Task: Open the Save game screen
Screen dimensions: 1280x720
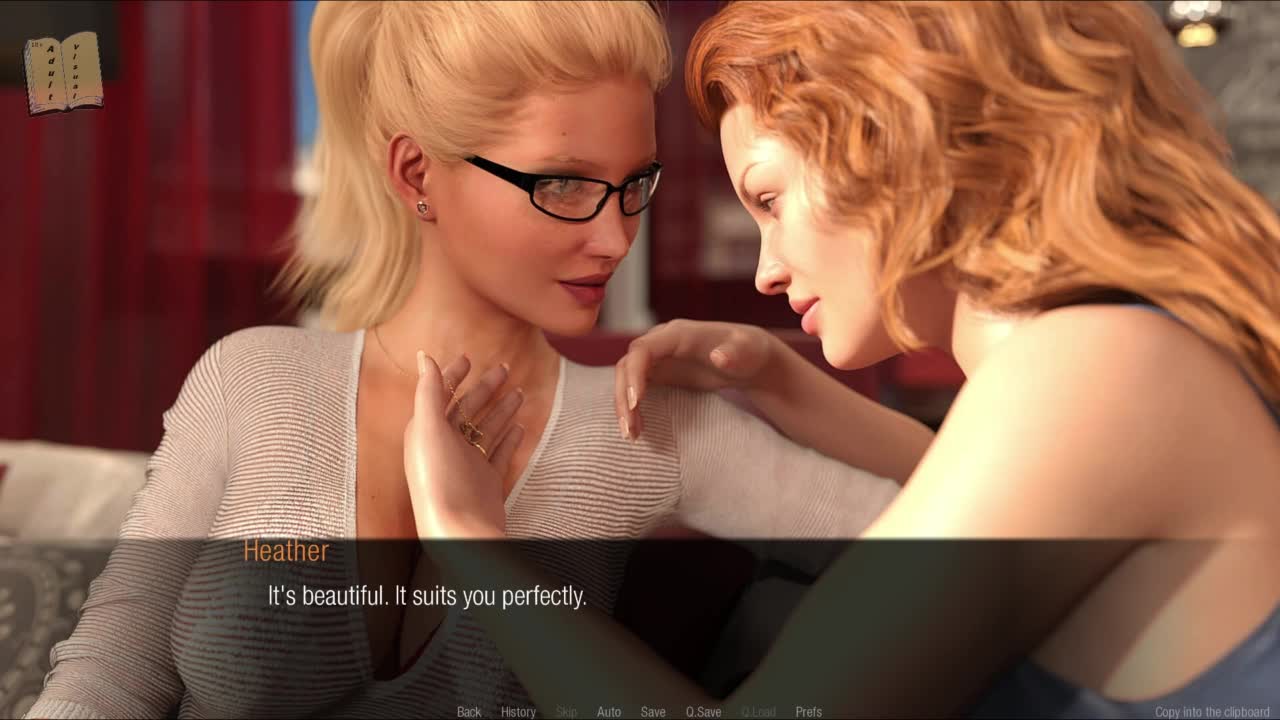Action: point(653,712)
